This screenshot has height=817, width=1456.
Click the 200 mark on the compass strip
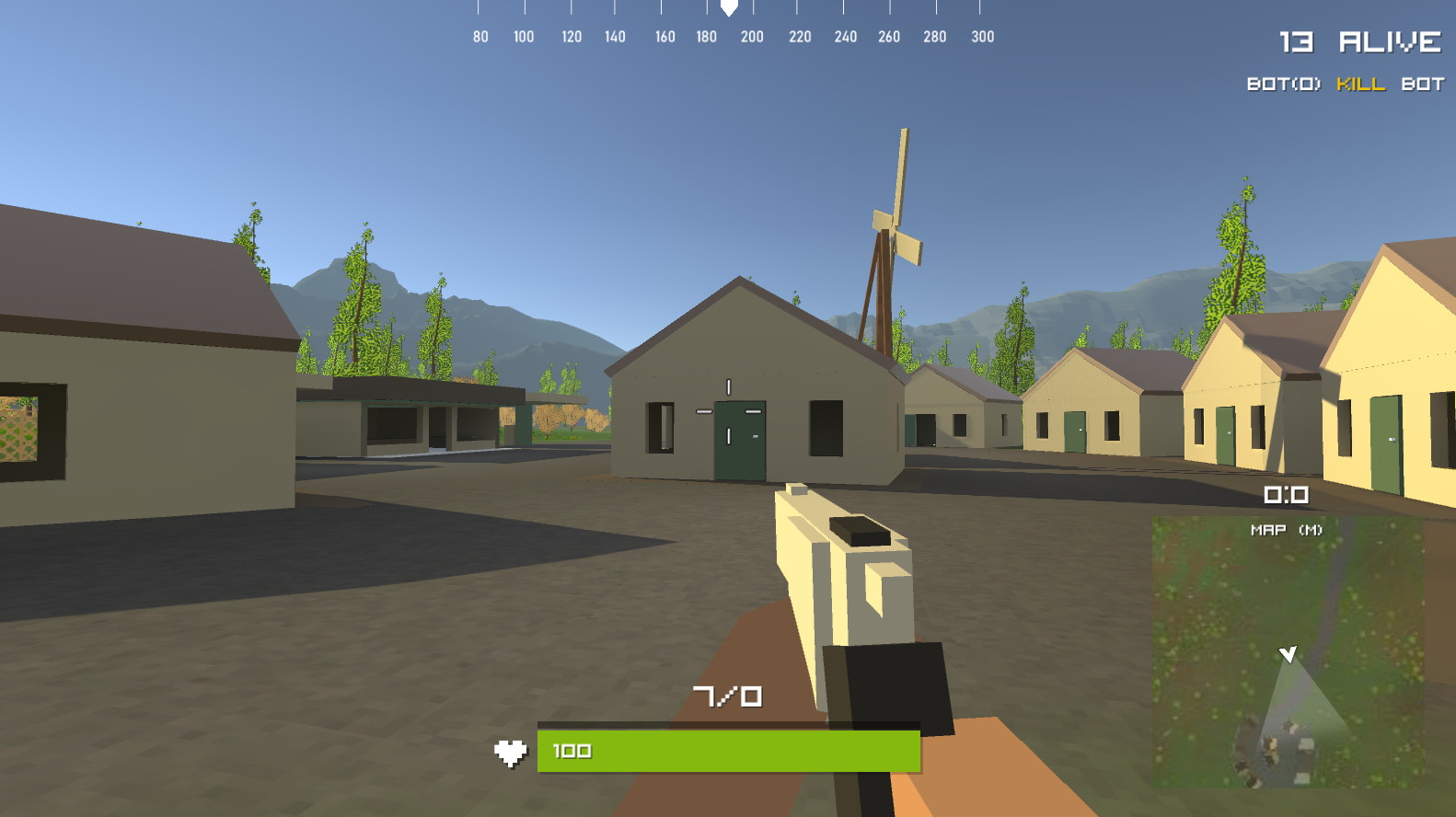pyautogui.click(x=752, y=38)
